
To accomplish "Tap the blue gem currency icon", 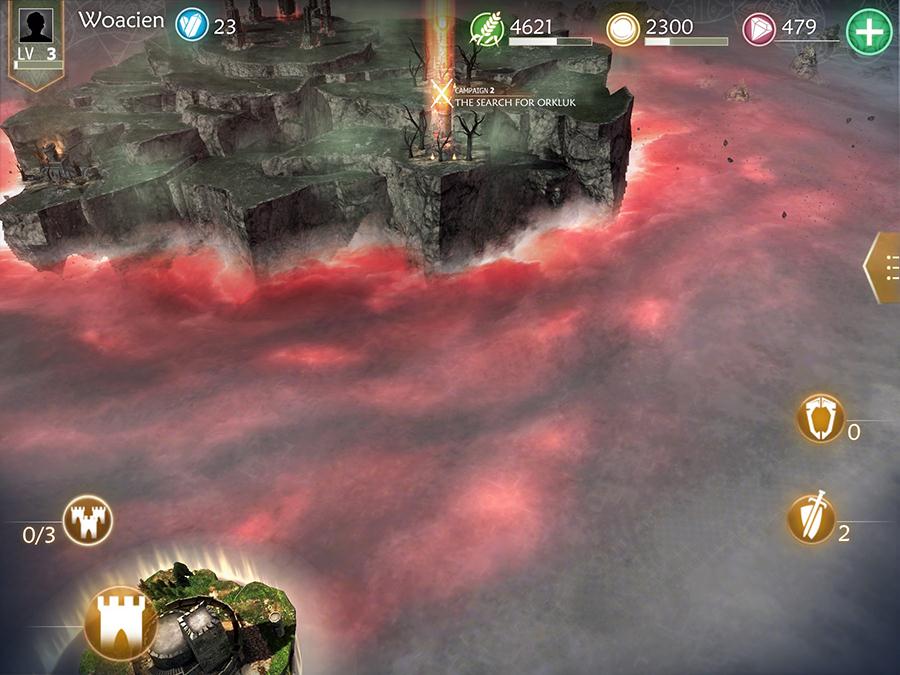I will click(x=191, y=25).
